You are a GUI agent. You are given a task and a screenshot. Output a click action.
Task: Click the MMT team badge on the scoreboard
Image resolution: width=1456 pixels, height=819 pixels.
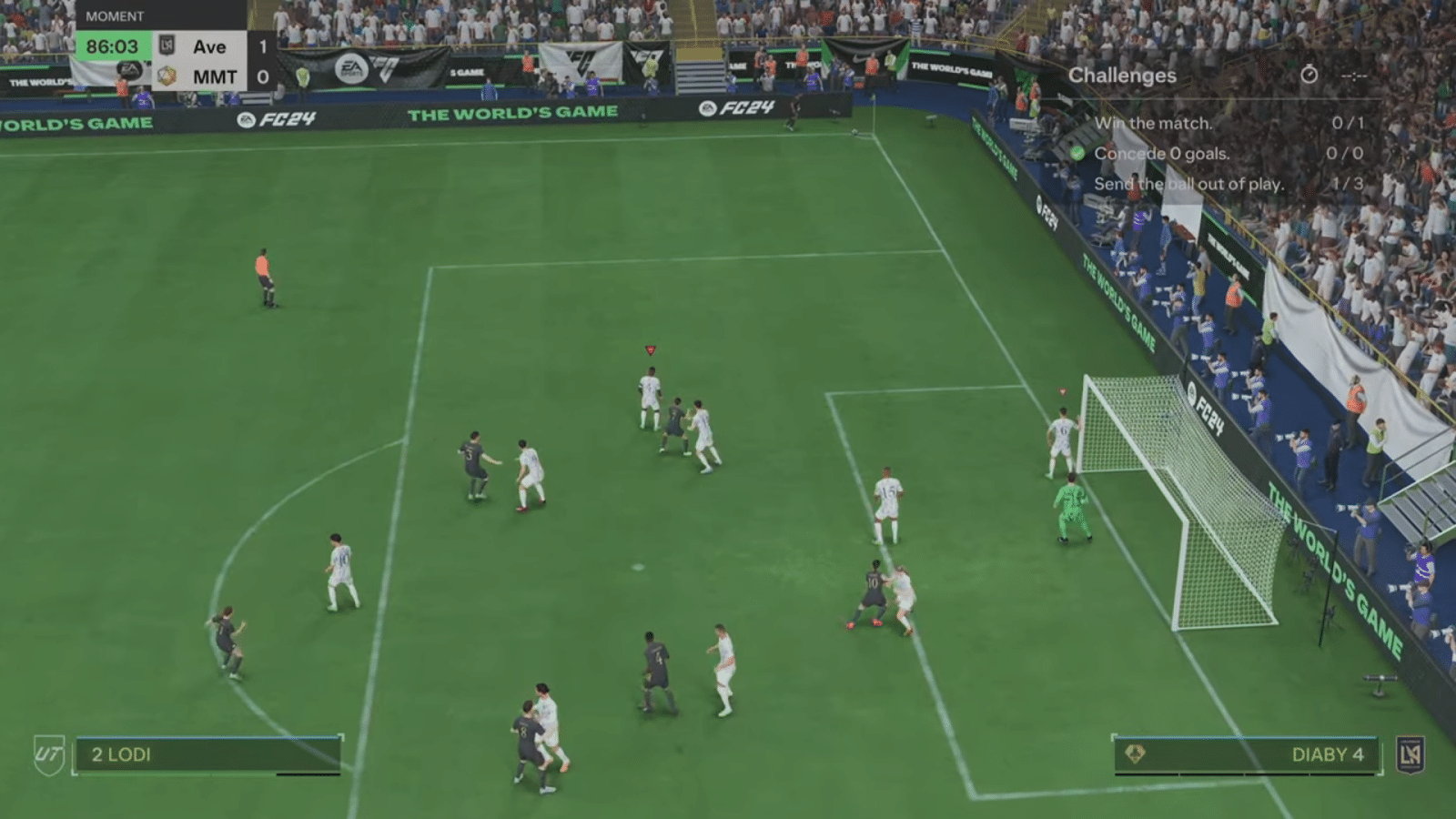point(167,76)
